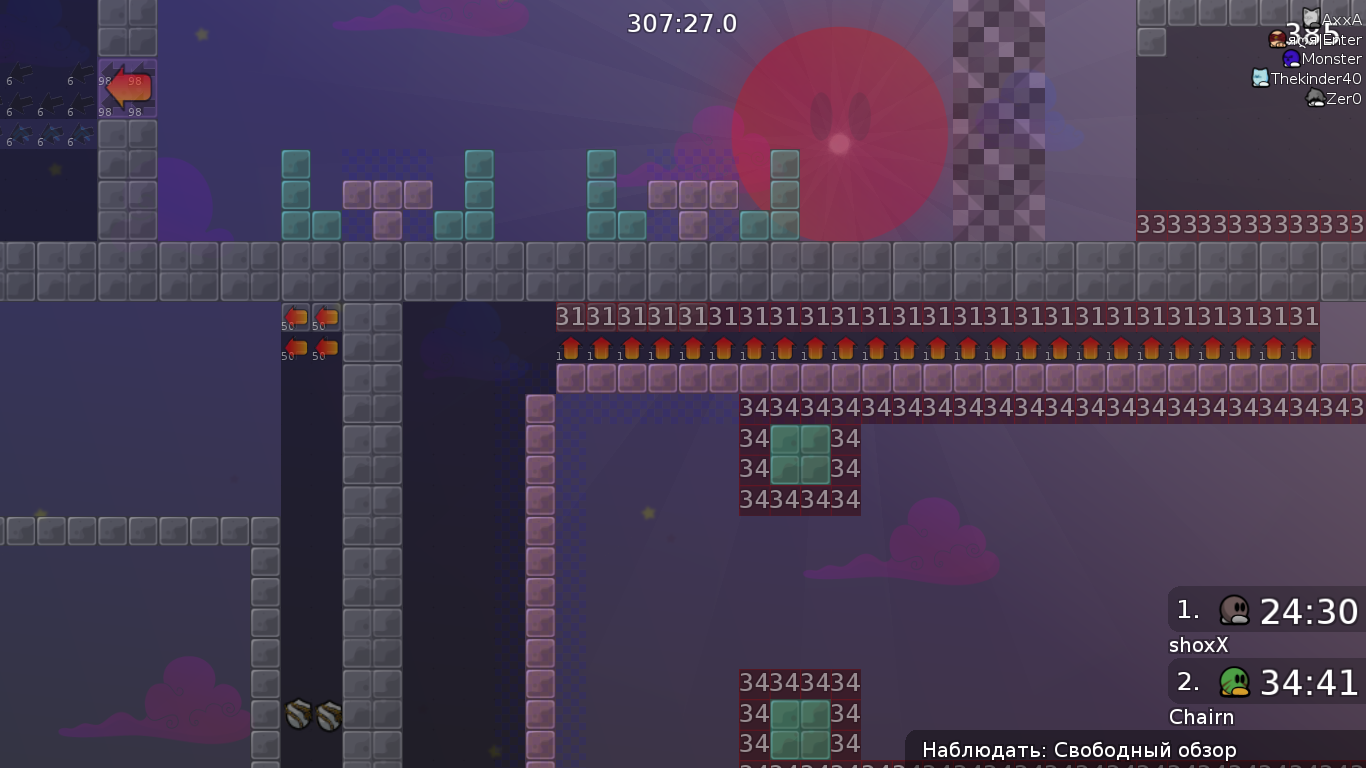Click the tee icon beside the 24:30 time

(1236, 611)
